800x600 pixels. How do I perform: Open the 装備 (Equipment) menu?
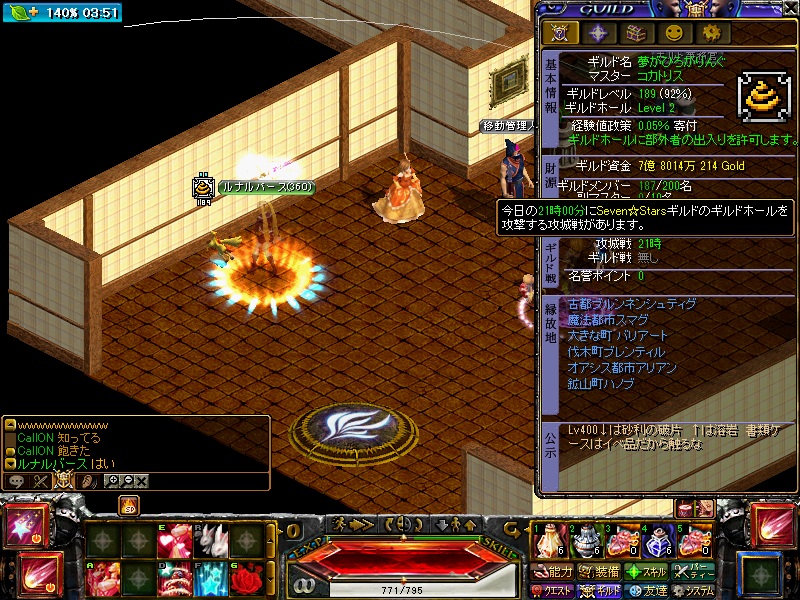pyautogui.click(x=600, y=572)
